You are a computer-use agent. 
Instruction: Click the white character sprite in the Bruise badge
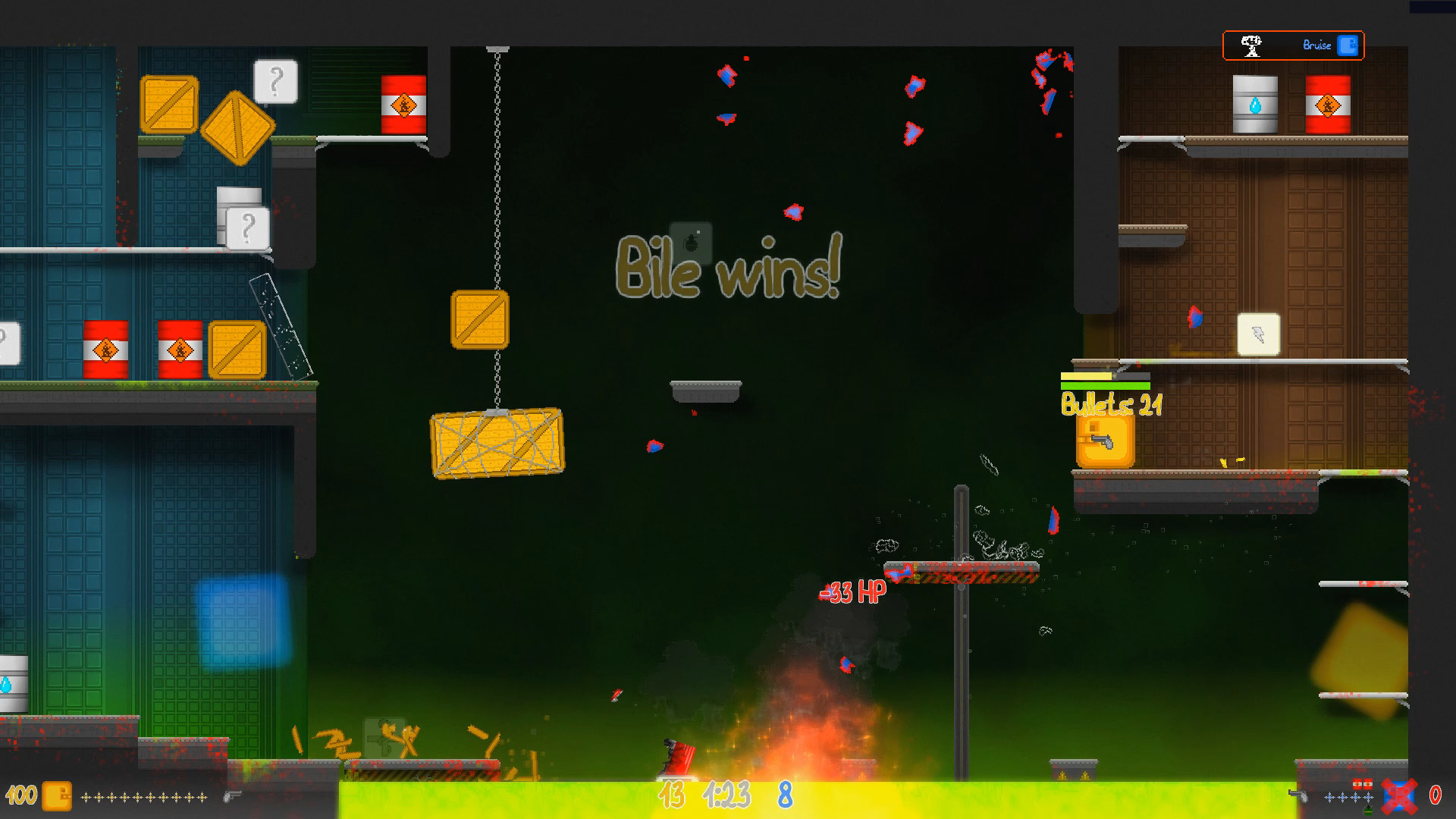1253,45
